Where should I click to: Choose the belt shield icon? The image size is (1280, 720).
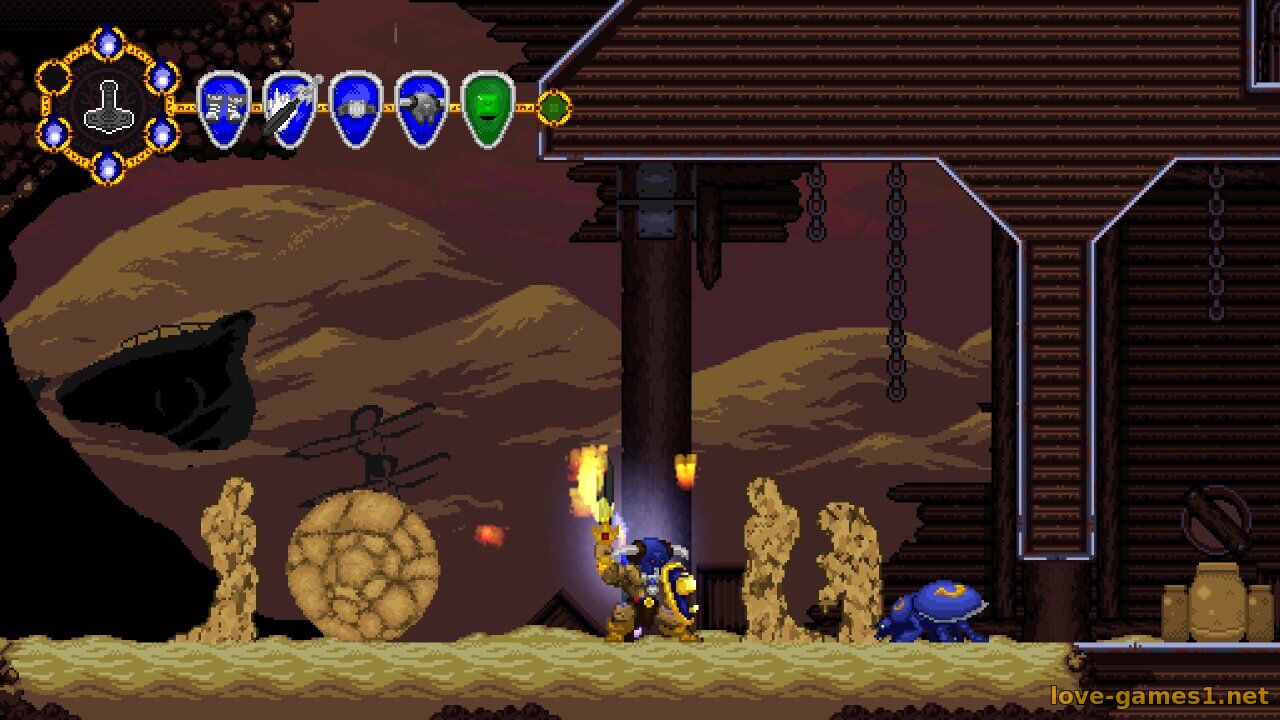pos(356,108)
